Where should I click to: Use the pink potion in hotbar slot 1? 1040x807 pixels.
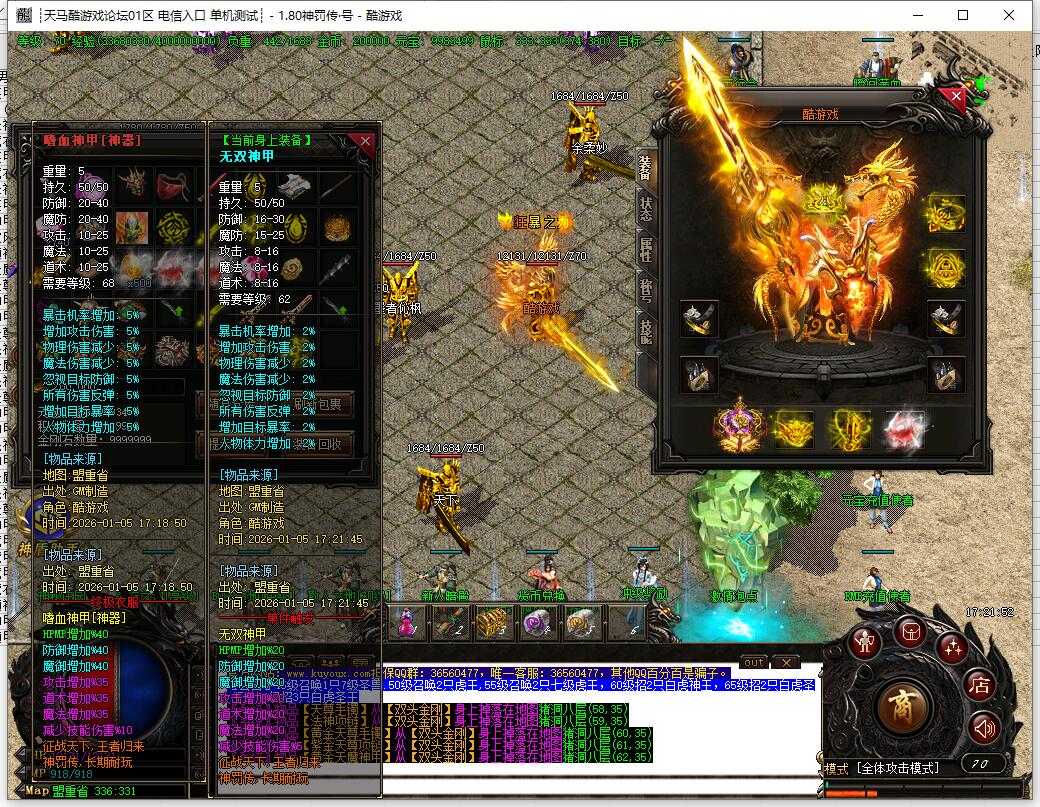[407, 622]
